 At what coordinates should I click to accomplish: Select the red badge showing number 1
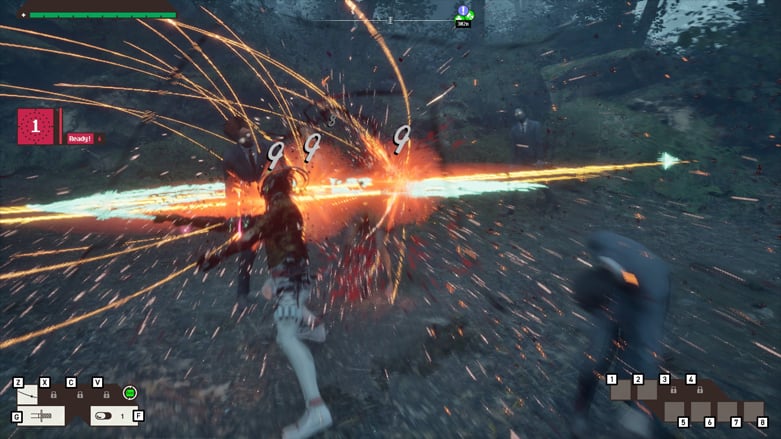[36, 127]
